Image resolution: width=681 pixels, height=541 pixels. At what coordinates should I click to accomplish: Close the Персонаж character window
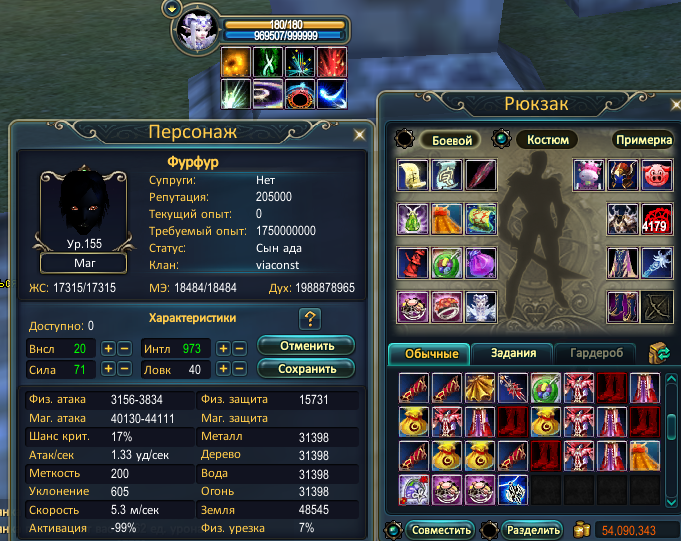point(359,132)
